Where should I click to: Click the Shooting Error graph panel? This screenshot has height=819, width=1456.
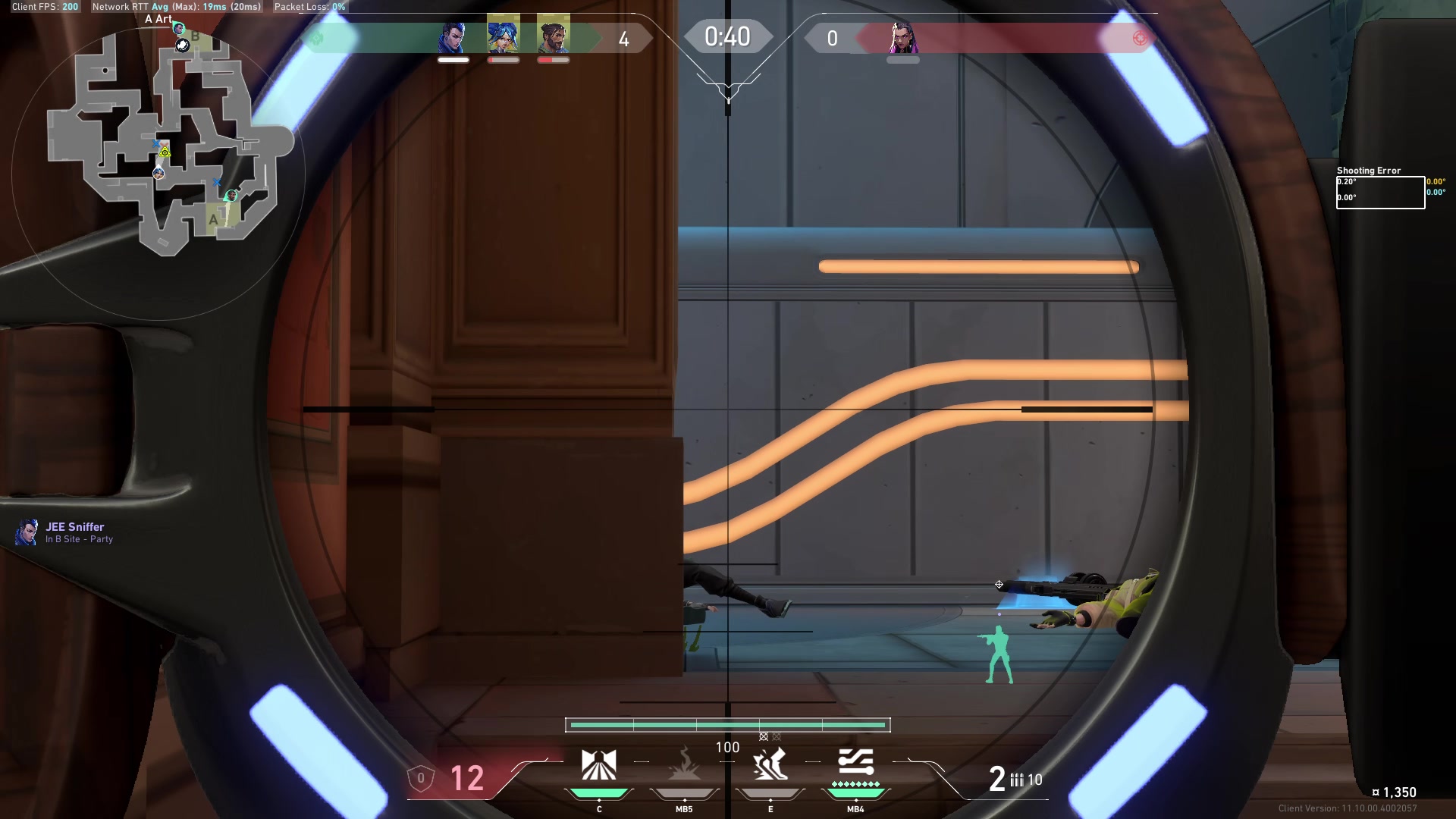coord(1379,192)
